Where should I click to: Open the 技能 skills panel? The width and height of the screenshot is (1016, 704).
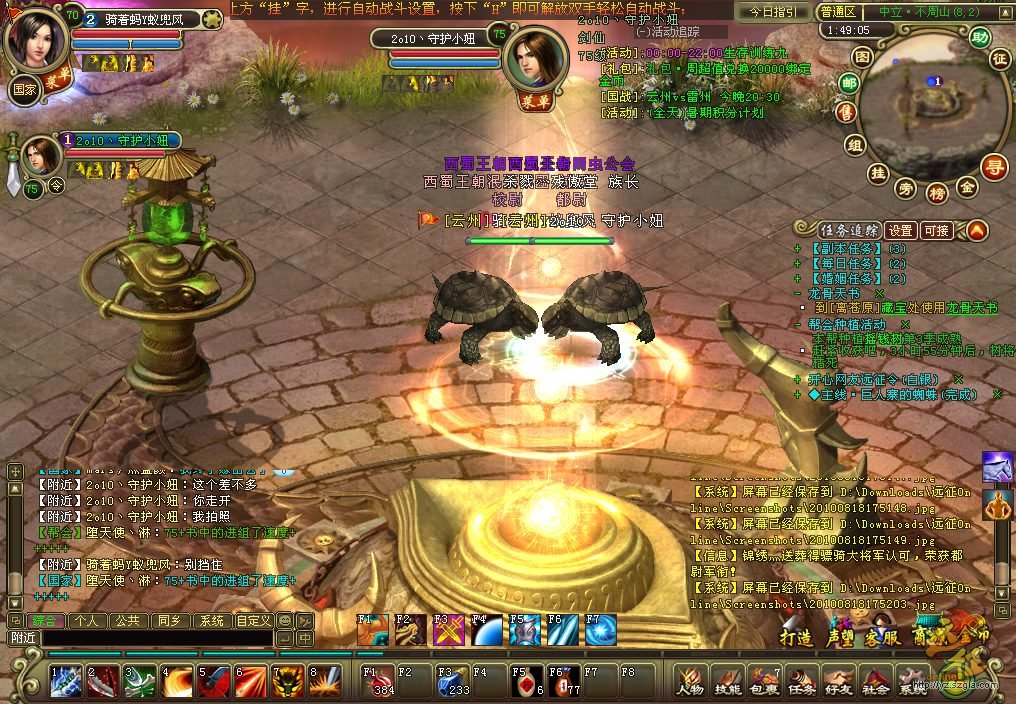point(728,681)
